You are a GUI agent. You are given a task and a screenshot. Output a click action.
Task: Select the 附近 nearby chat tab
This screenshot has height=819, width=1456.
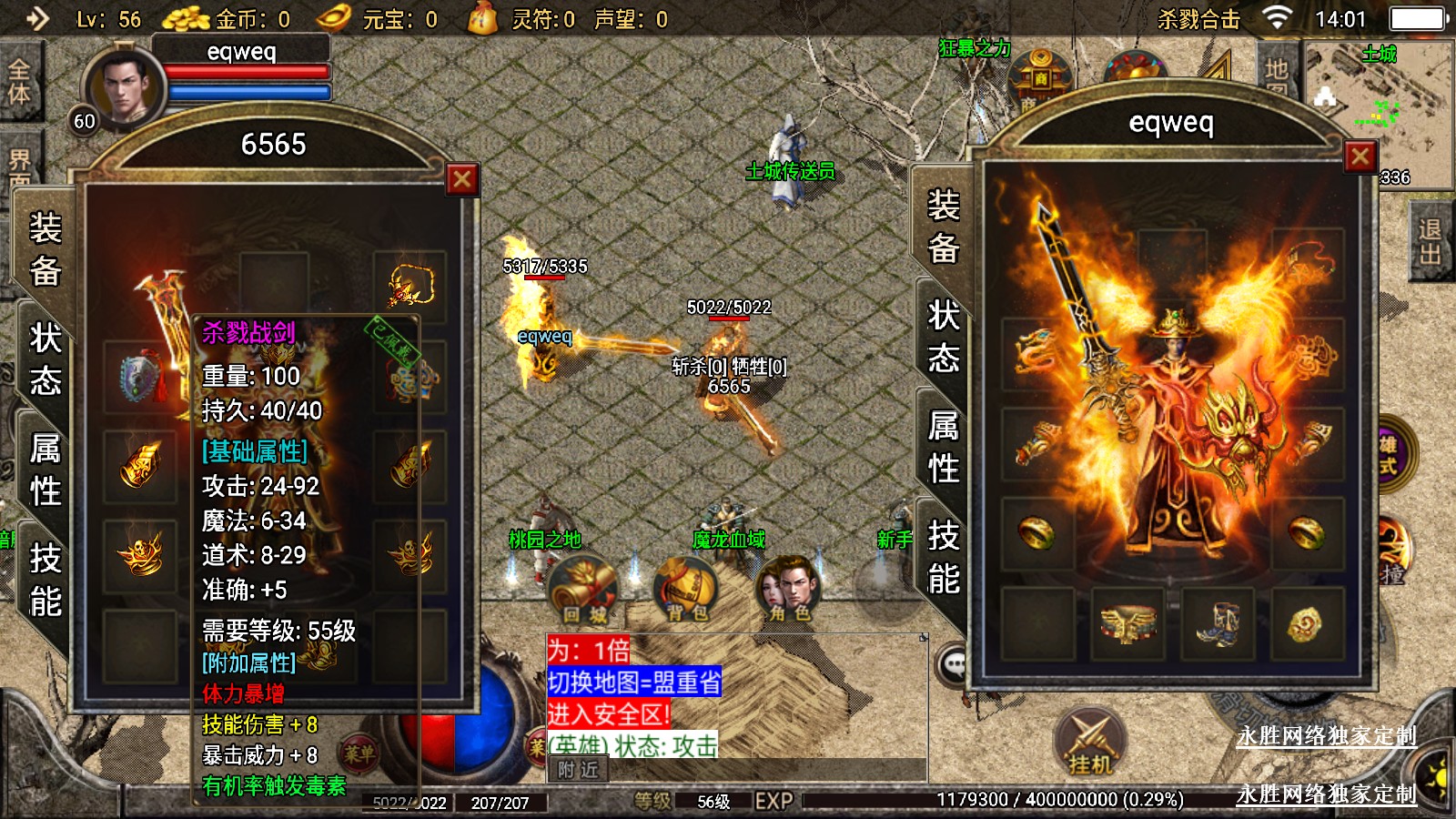click(579, 770)
